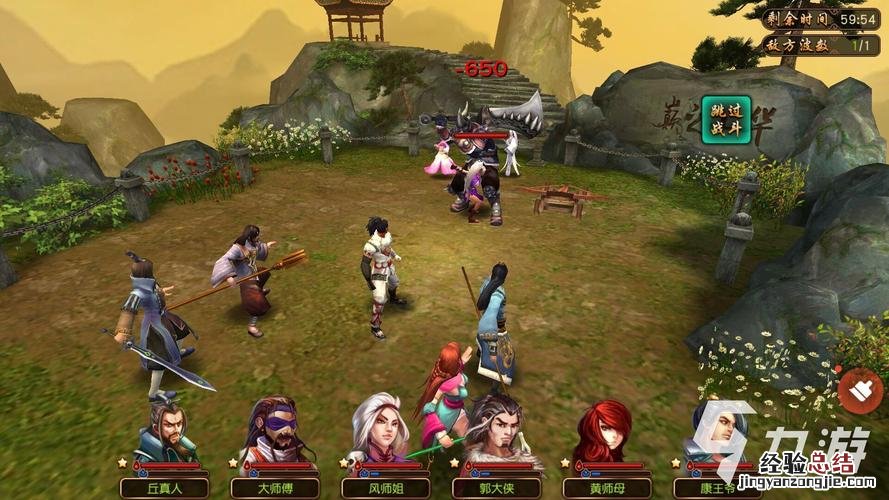
Task: Skip the battle with 跳过战斗 button
Action: pyautogui.click(x=727, y=123)
